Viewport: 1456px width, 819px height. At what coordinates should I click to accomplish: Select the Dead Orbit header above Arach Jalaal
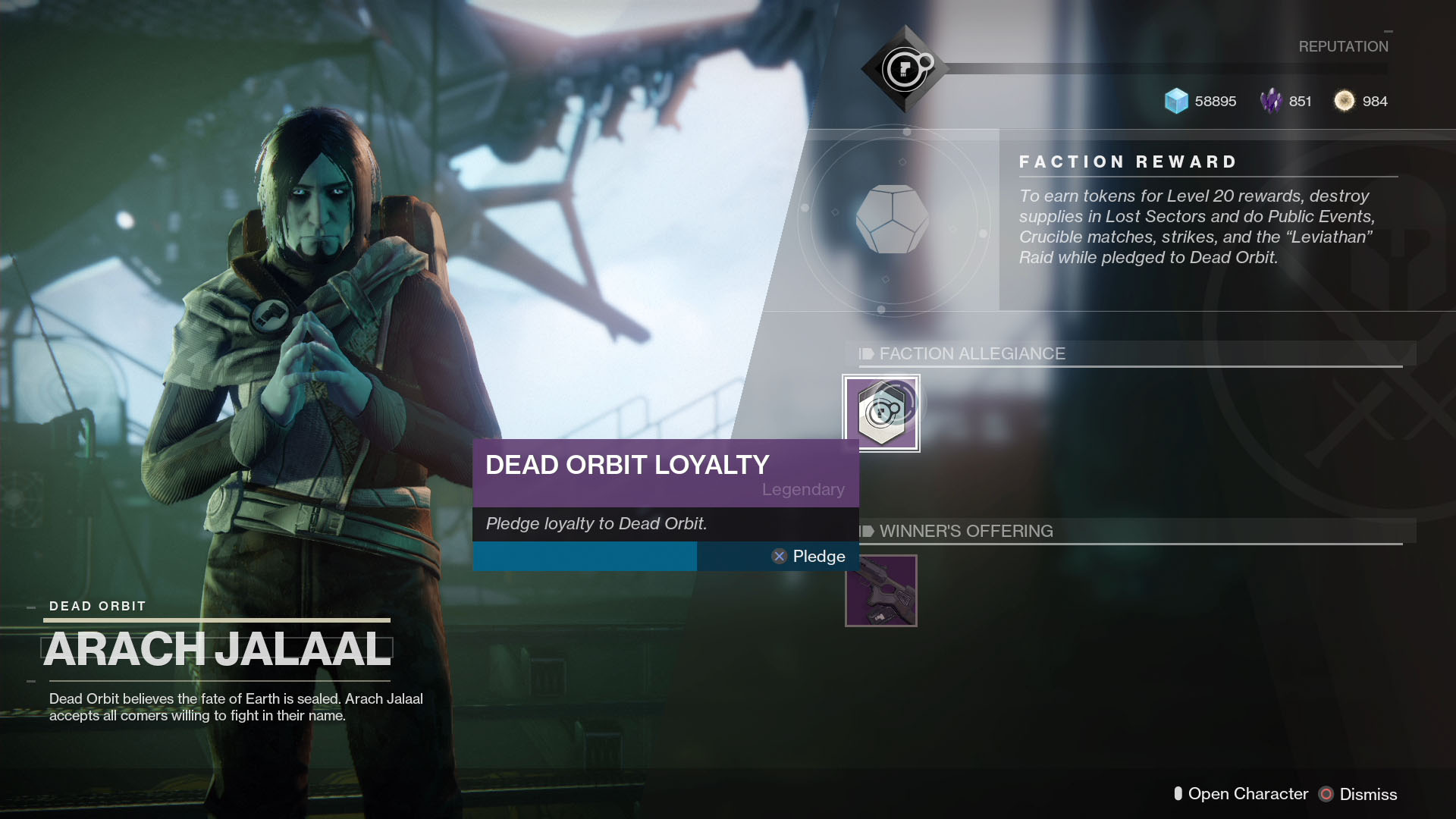pos(97,606)
